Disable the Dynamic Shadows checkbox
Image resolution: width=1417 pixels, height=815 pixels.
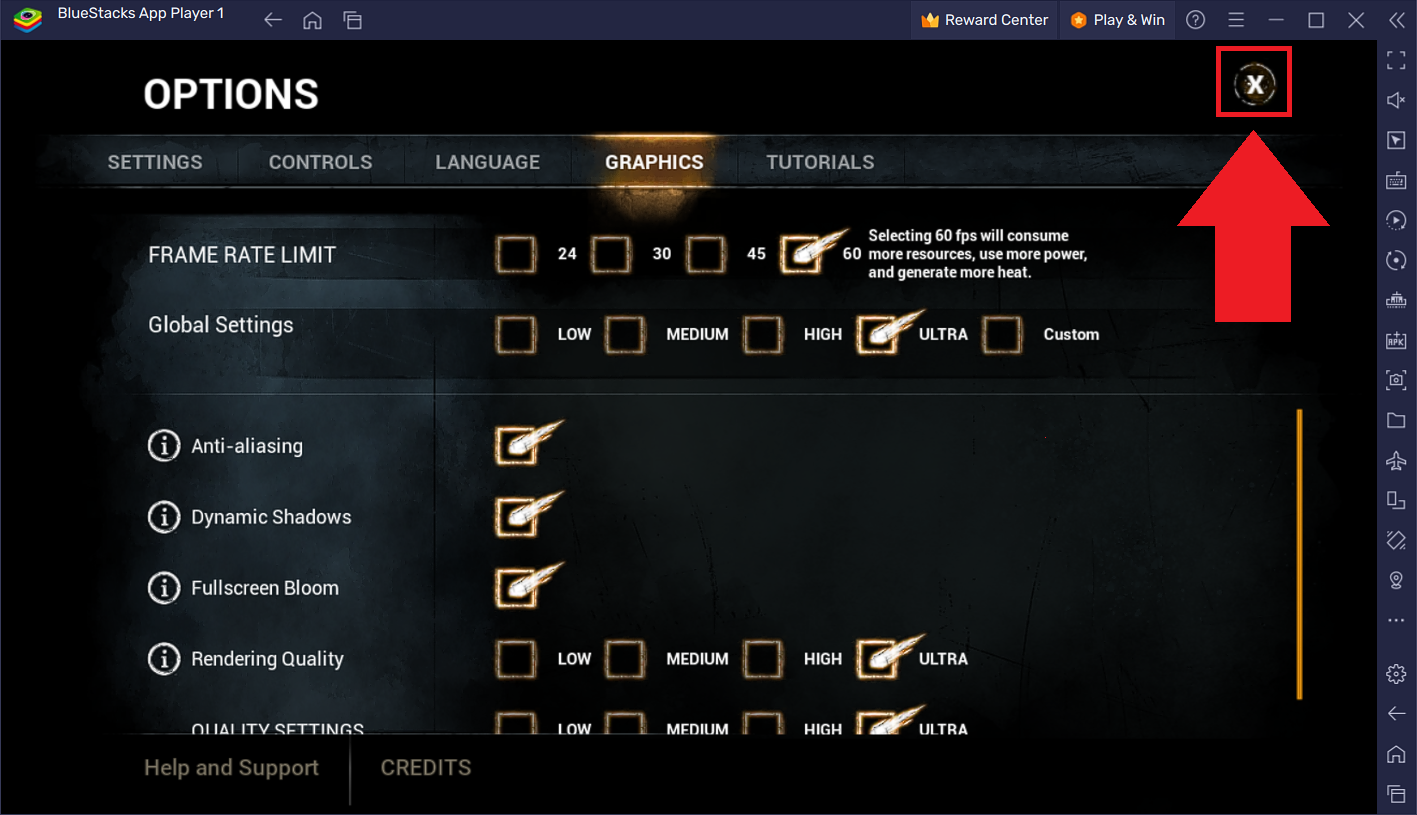(516, 517)
